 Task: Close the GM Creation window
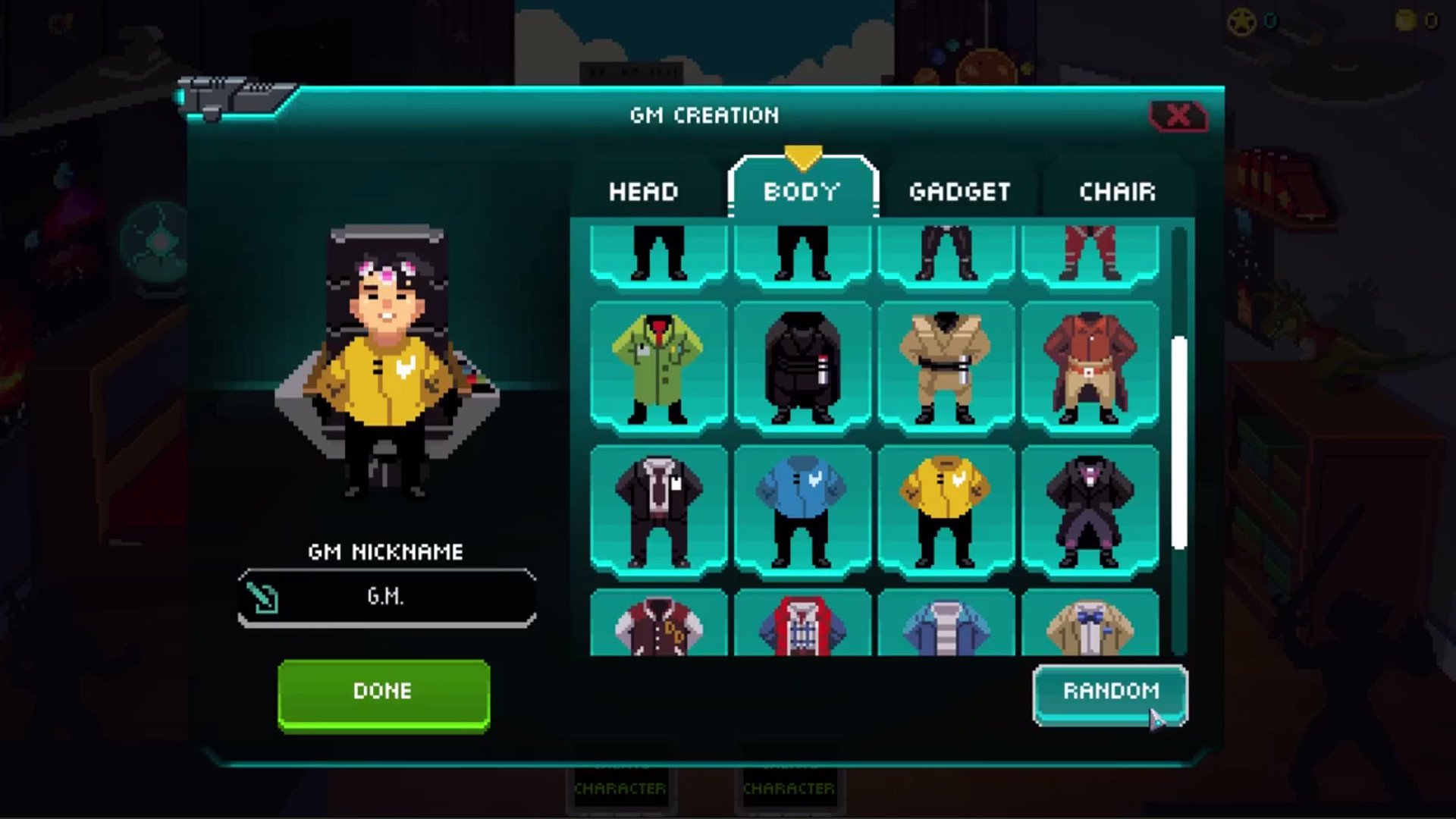[1178, 116]
